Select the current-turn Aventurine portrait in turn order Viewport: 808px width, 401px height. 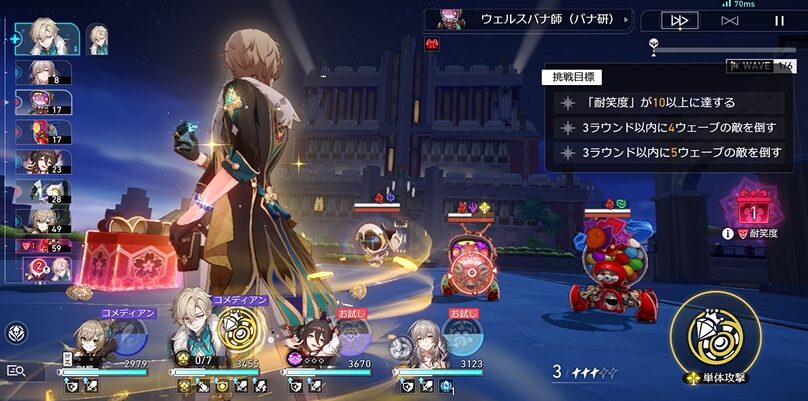coord(49,38)
